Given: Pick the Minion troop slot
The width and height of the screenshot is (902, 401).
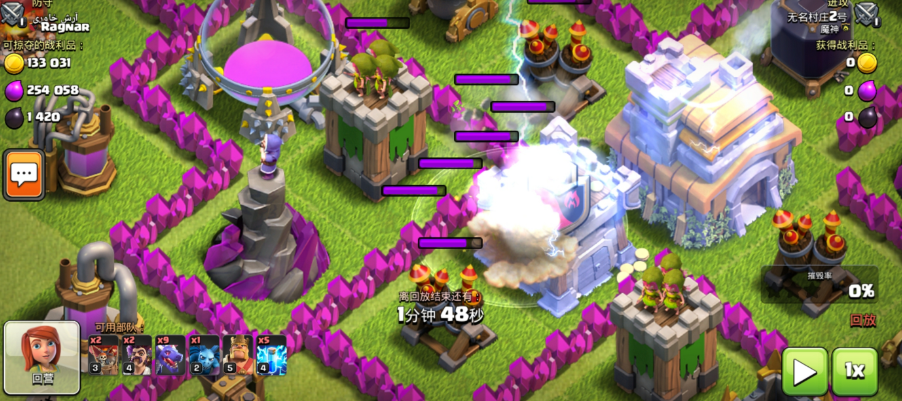Looking at the screenshot, I should 203,355.
